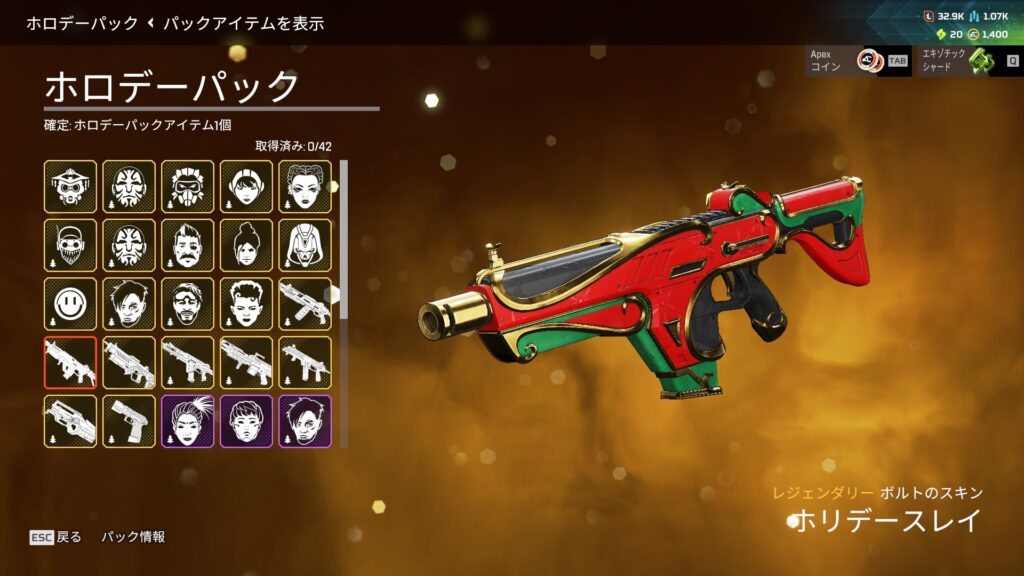
Task: Select the top-knot bun hairstyle face tile
Action: tap(247, 245)
